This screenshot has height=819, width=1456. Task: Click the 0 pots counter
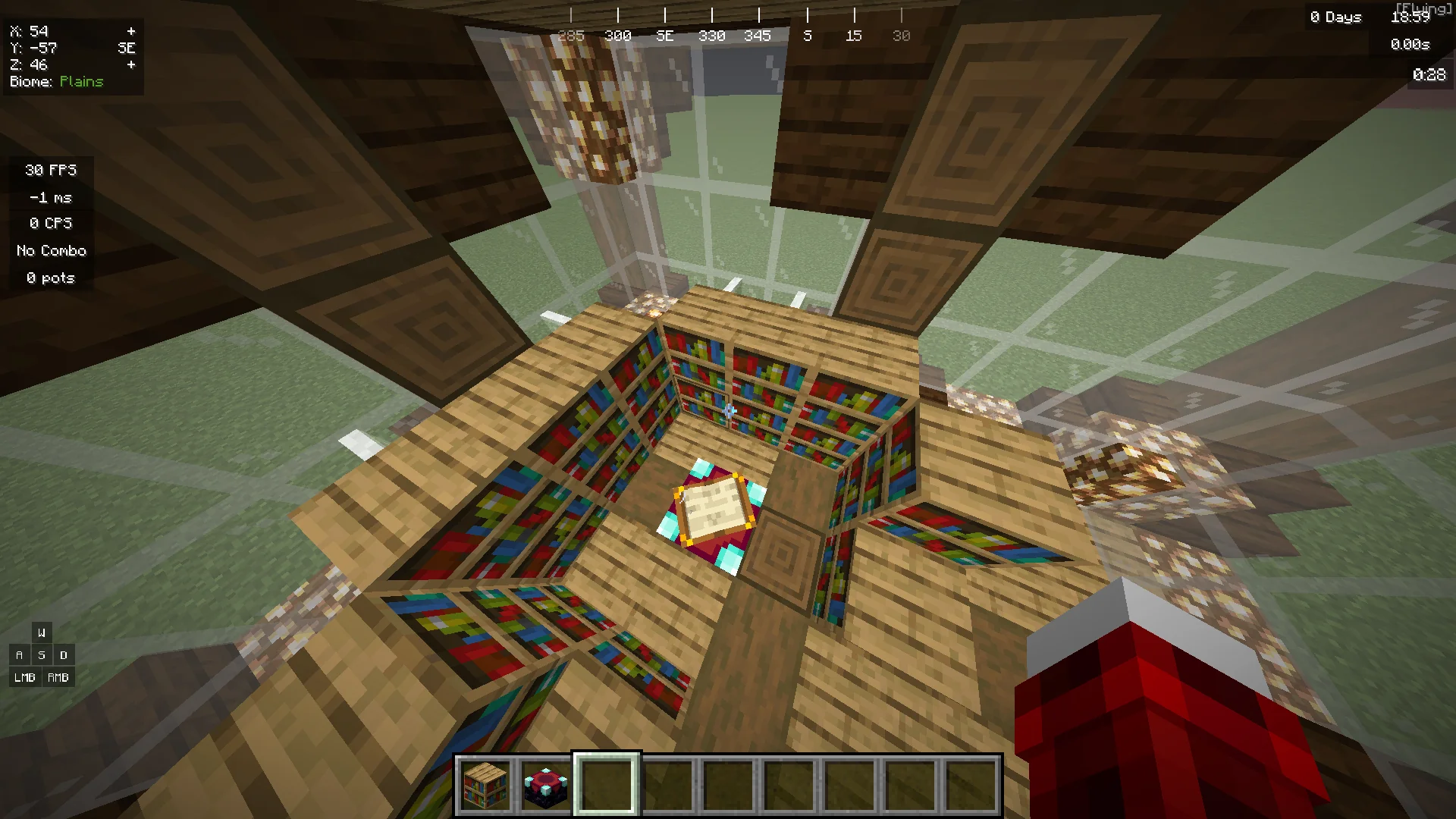coord(50,278)
